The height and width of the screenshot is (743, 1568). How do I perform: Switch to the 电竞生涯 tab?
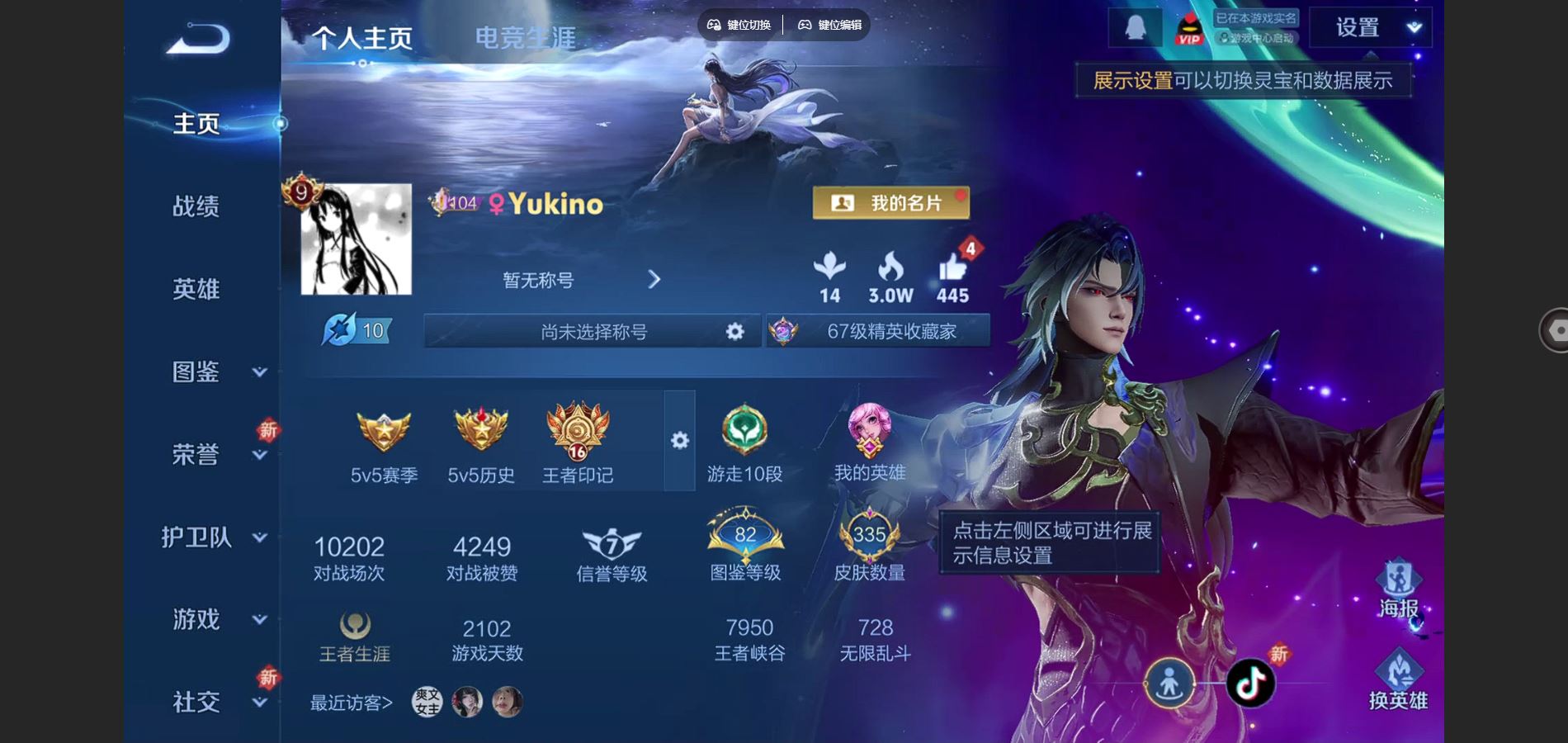coord(526,37)
